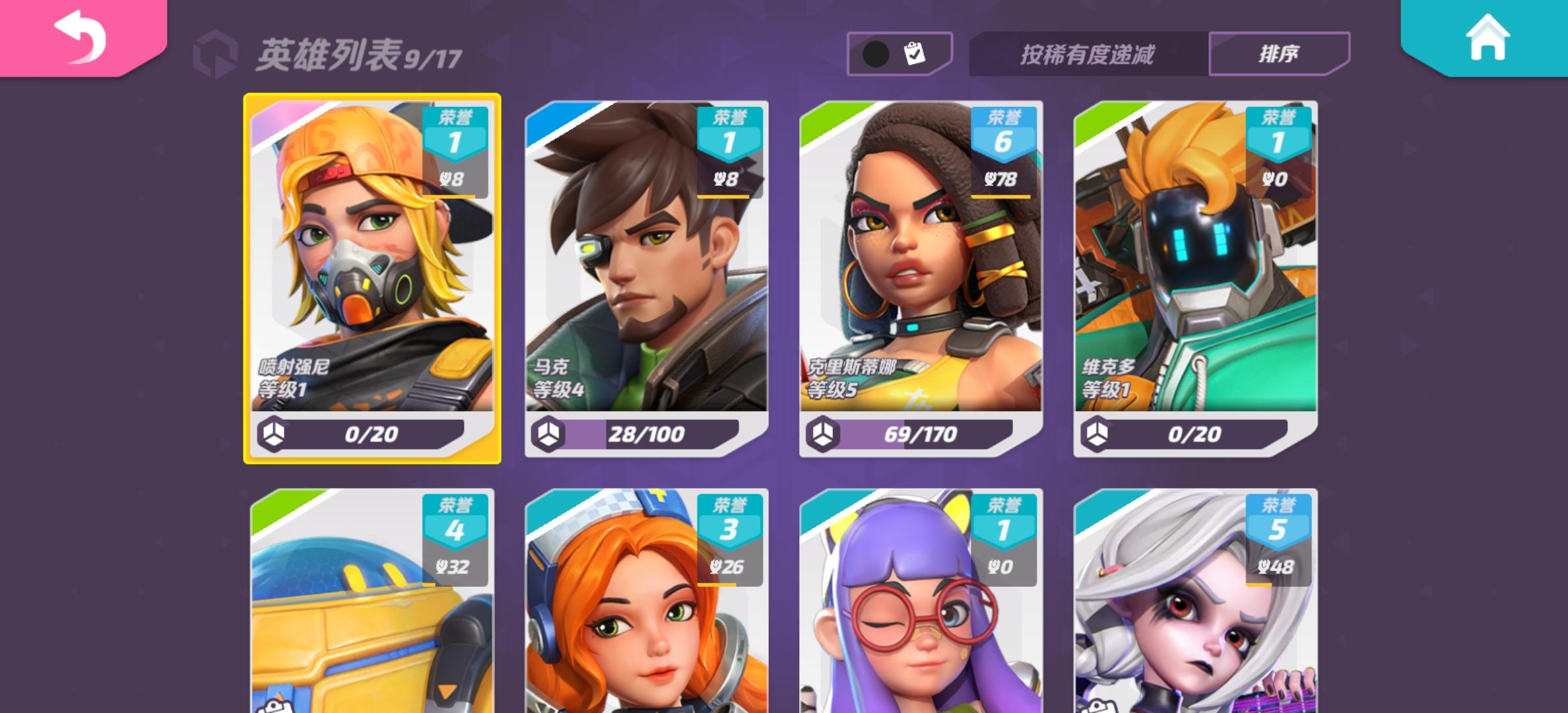Select the cube icon on Victor's 0/20 progress bar
The width and height of the screenshot is (1568, 713).
point(1097,434)
